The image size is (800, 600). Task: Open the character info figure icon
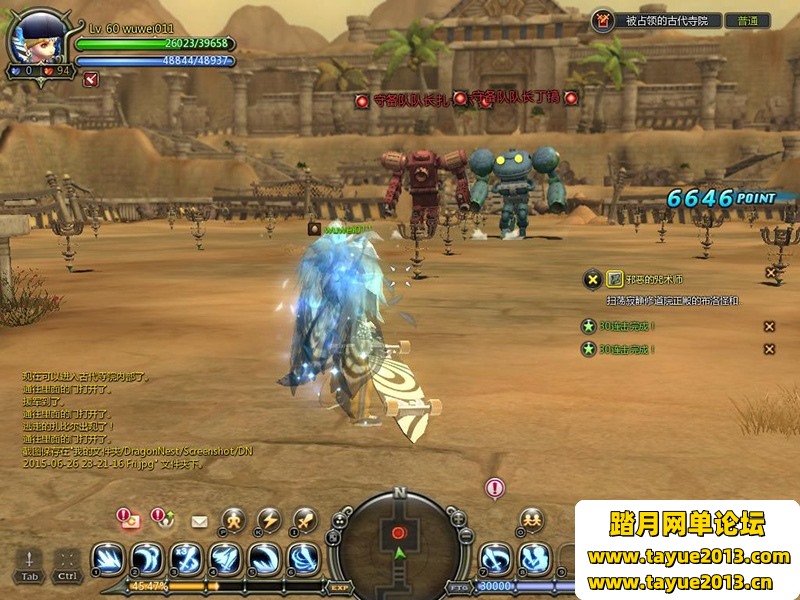pyautogui.click(x=233, y=520)
